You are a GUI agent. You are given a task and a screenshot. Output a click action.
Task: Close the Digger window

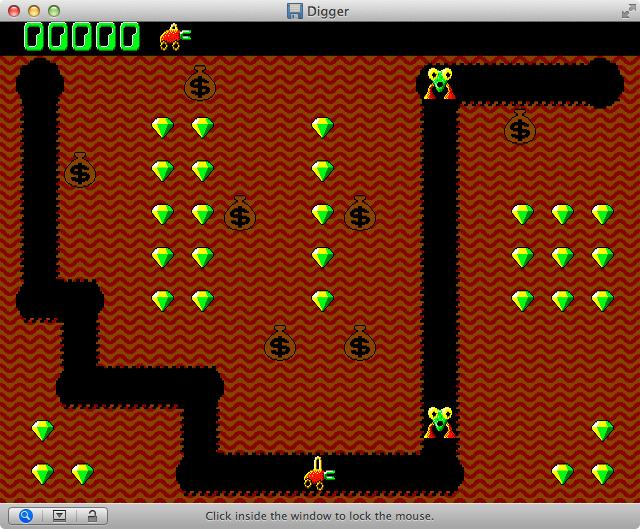[x=14, y=10]
